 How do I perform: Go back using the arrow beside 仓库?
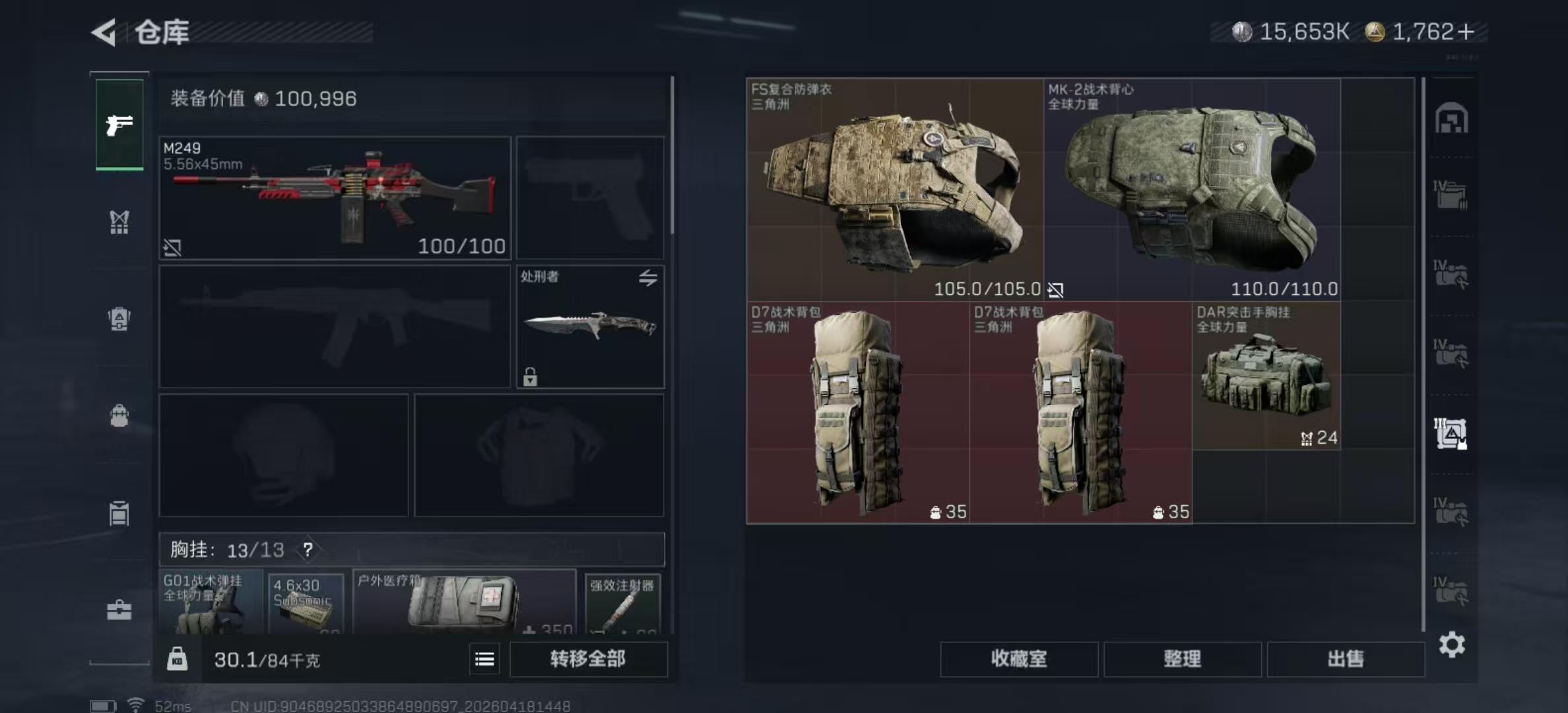coord(104,32)
